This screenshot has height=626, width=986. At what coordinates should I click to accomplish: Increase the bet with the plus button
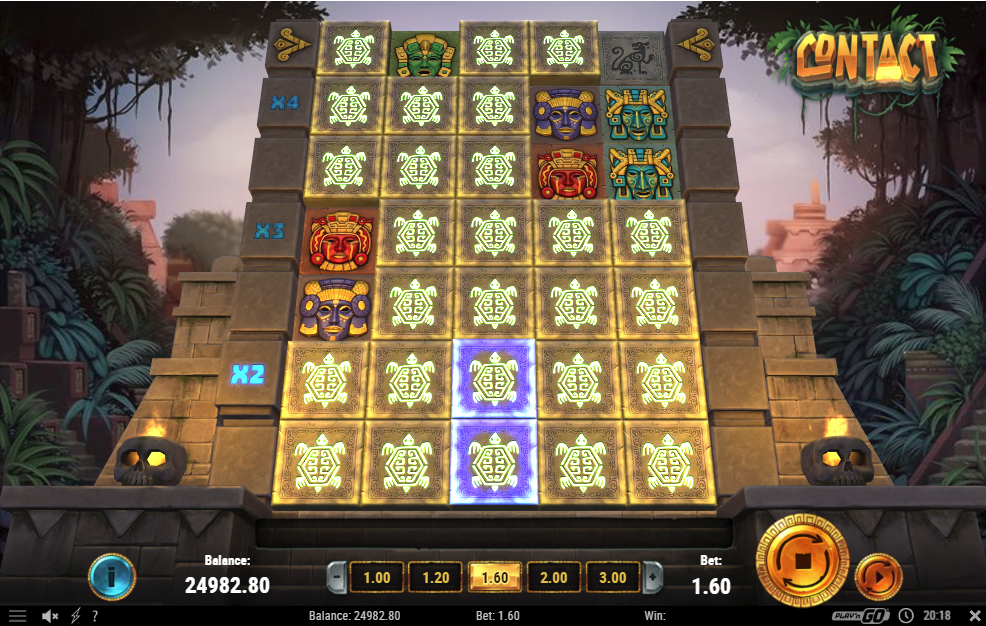[652, 577]
